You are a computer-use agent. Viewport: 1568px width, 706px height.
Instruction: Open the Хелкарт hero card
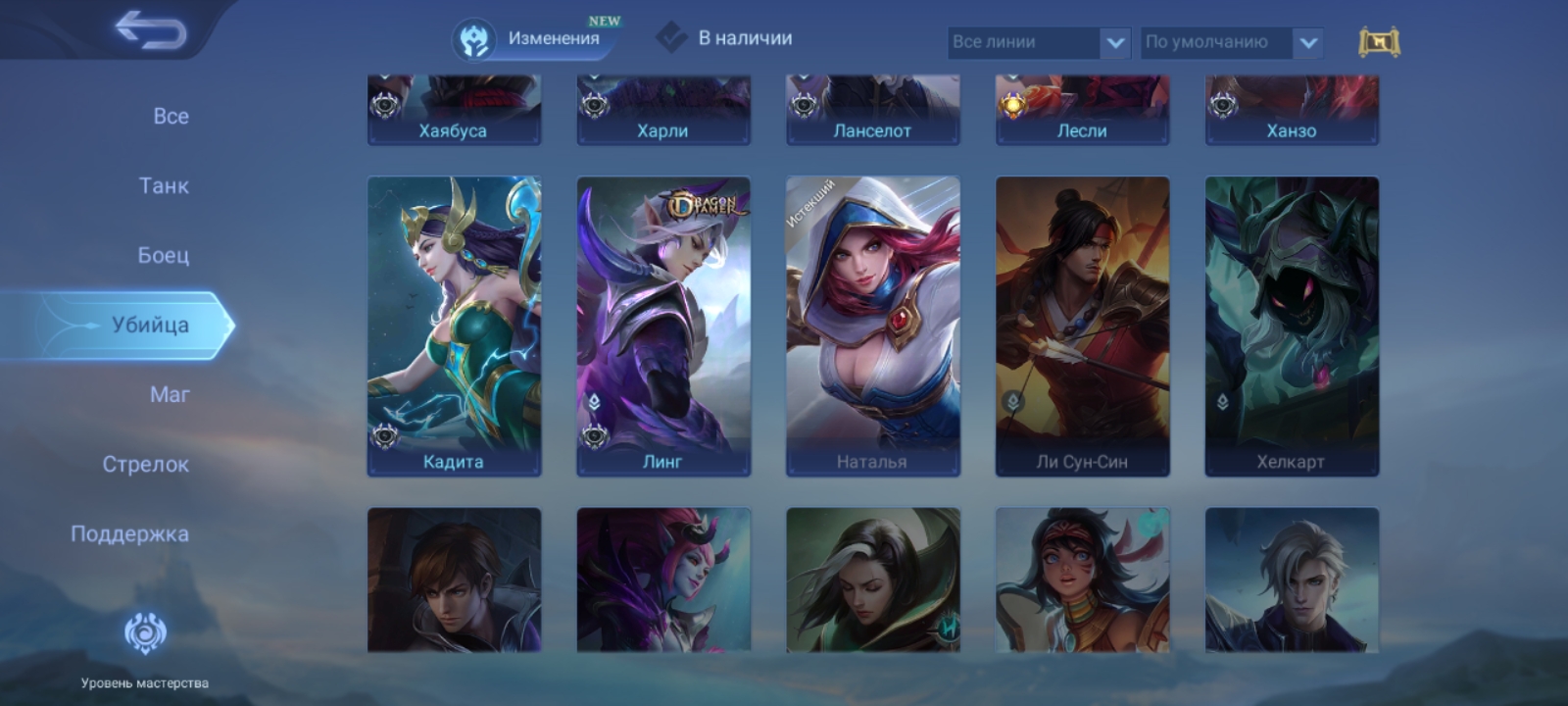click(1292, 326)
